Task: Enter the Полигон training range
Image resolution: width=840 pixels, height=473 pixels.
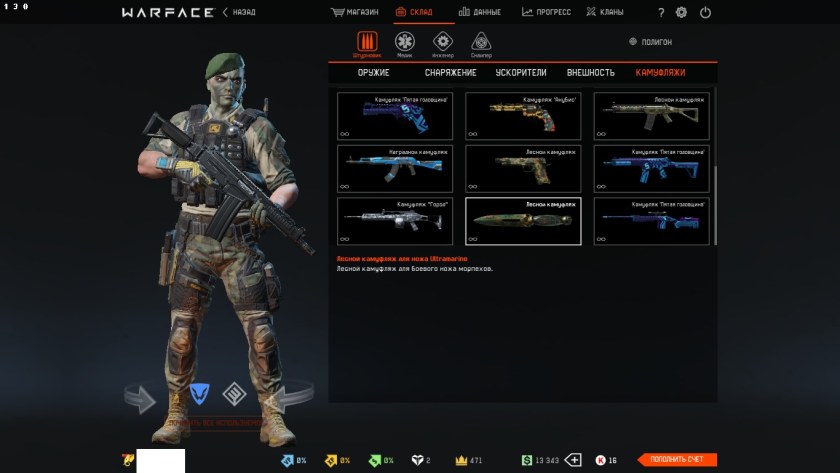Action: coord(650,42)
